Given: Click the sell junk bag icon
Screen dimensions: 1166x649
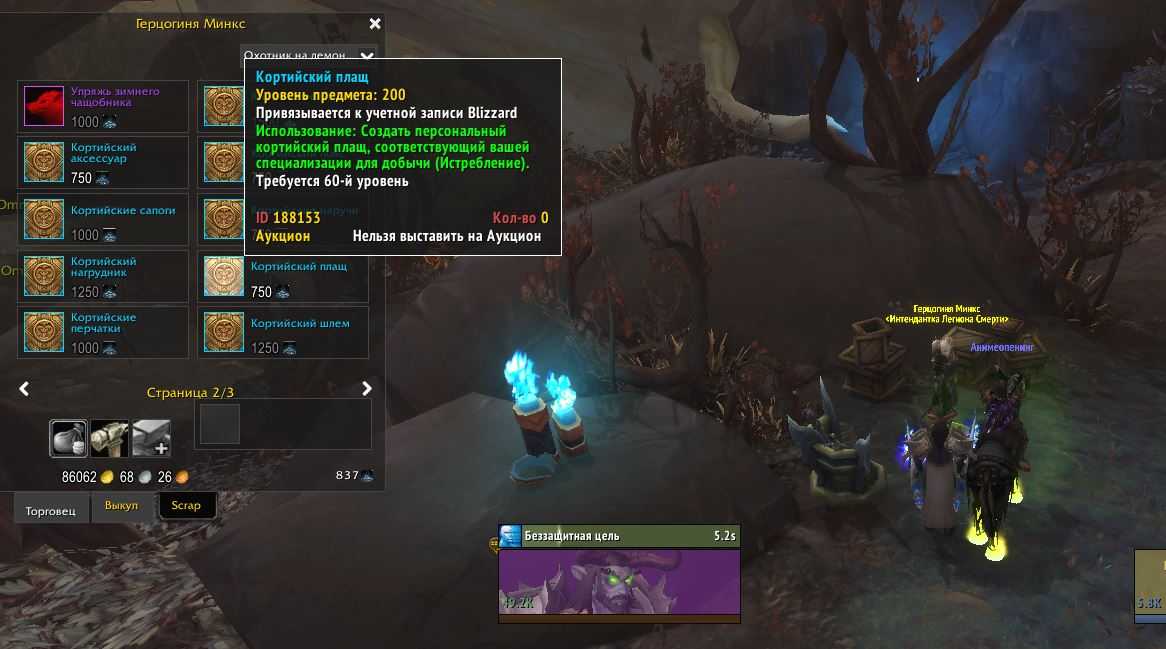Looking at the screenshot, I should point(69,438).
